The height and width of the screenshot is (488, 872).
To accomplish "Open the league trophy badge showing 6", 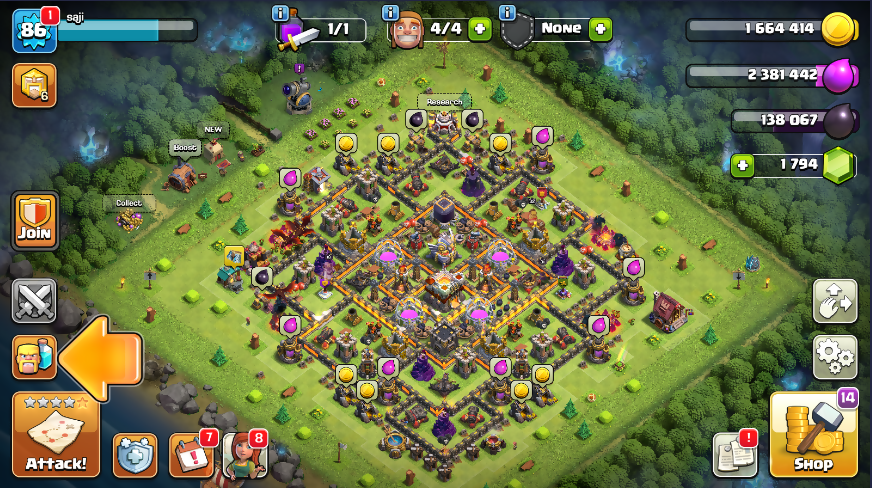I will [x=33, y=86].
